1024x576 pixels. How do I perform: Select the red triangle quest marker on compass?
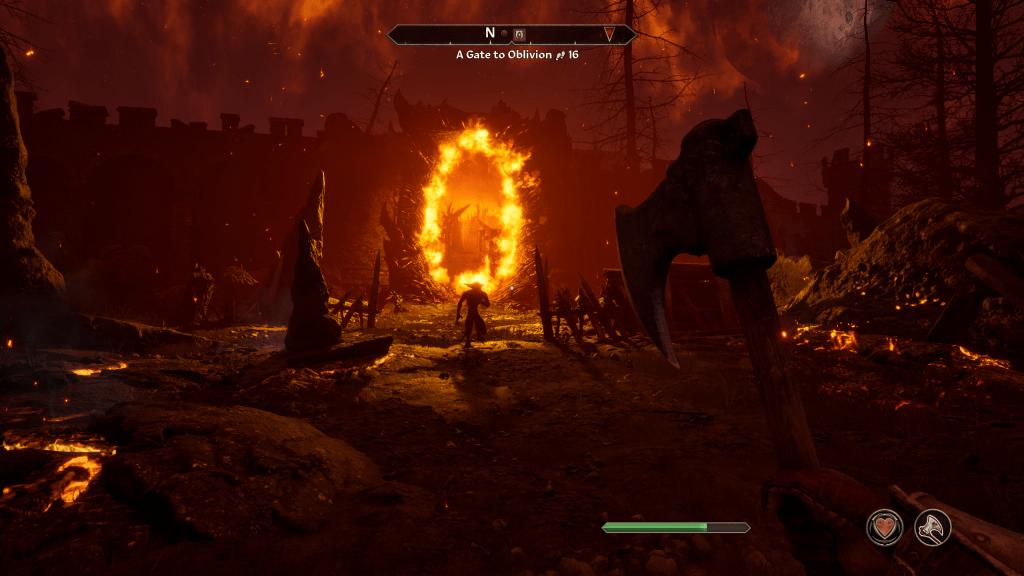tap(608, 35)
